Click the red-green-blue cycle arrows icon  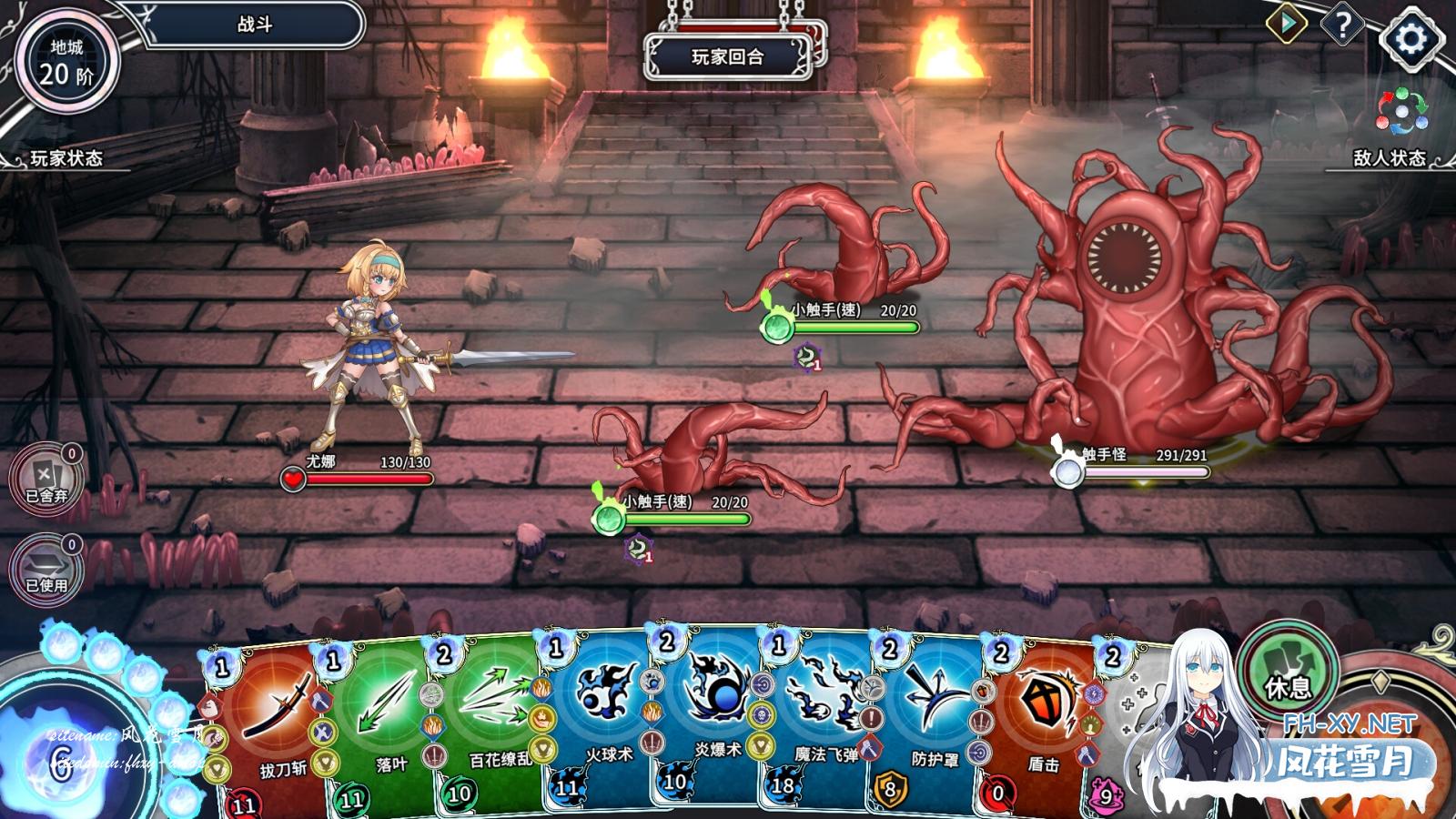(x=1401, y=112)
